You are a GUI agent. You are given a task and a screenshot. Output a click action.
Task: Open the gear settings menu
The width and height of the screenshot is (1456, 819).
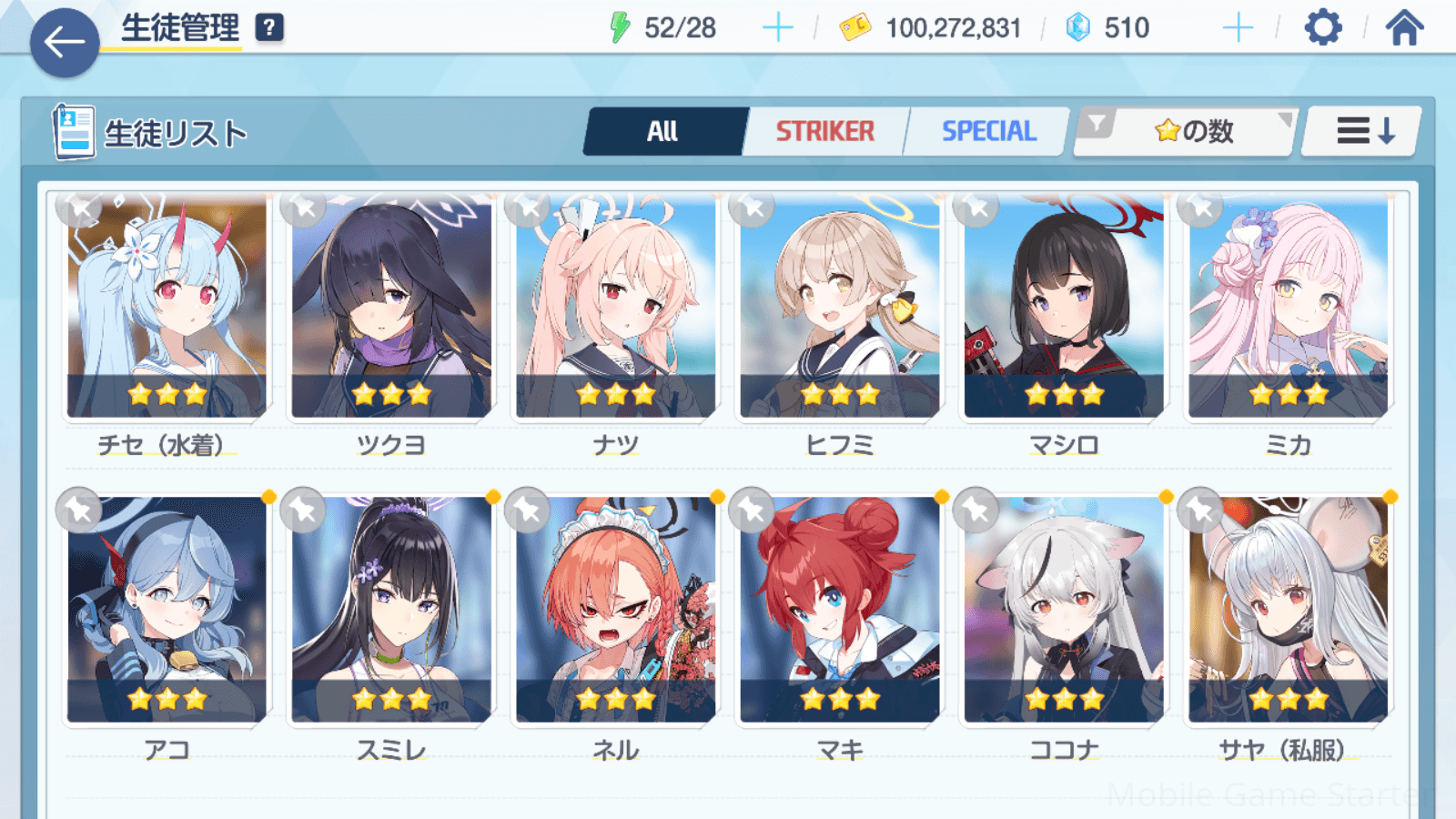coord(1322,28)
